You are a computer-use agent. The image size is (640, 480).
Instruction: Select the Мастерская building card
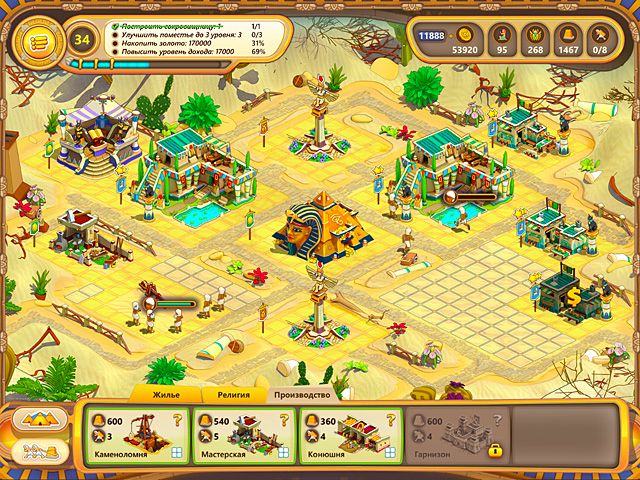pyautogui.click(x=243, y=436)
